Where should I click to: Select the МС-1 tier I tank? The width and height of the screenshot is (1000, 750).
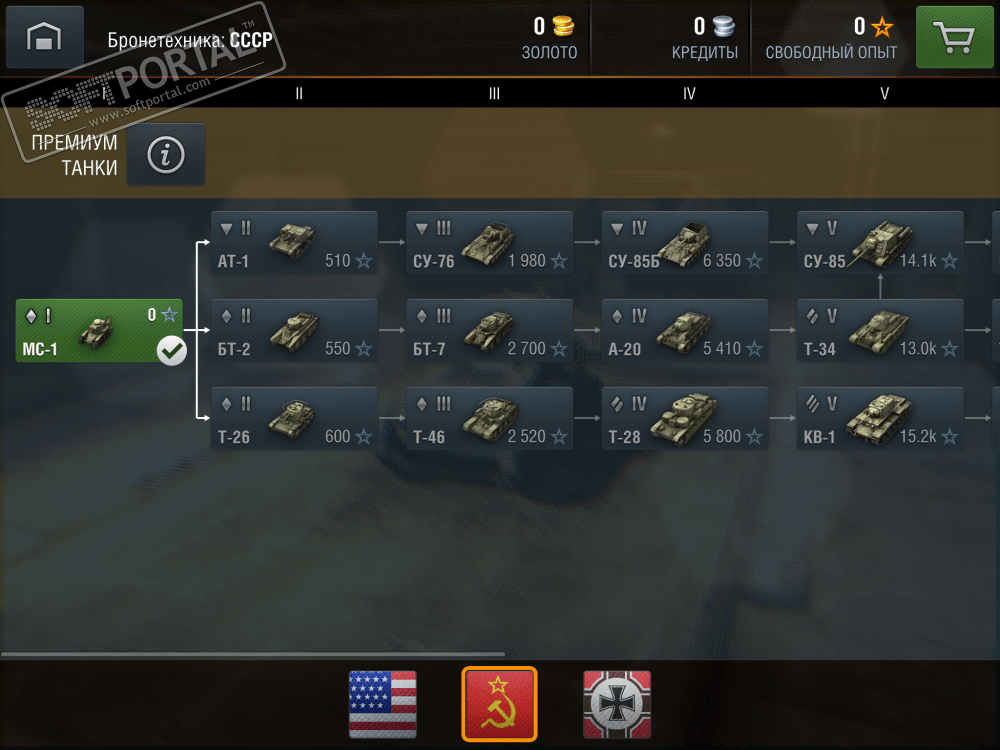point(99,329)
